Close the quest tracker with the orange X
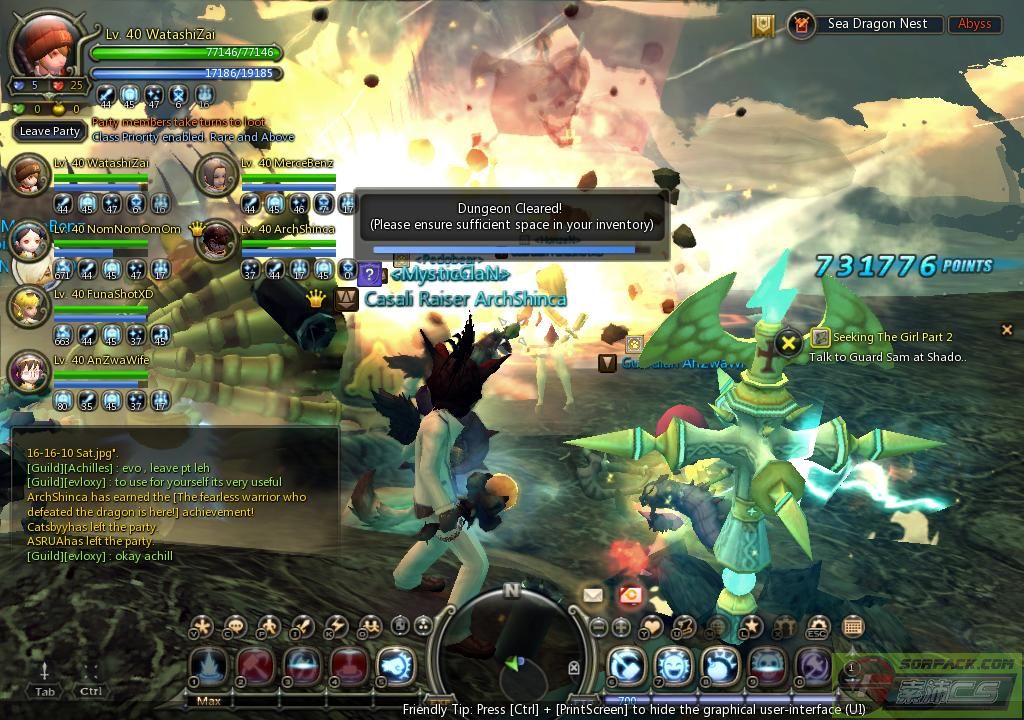 pyautogui.click(x=1007, y=330)
